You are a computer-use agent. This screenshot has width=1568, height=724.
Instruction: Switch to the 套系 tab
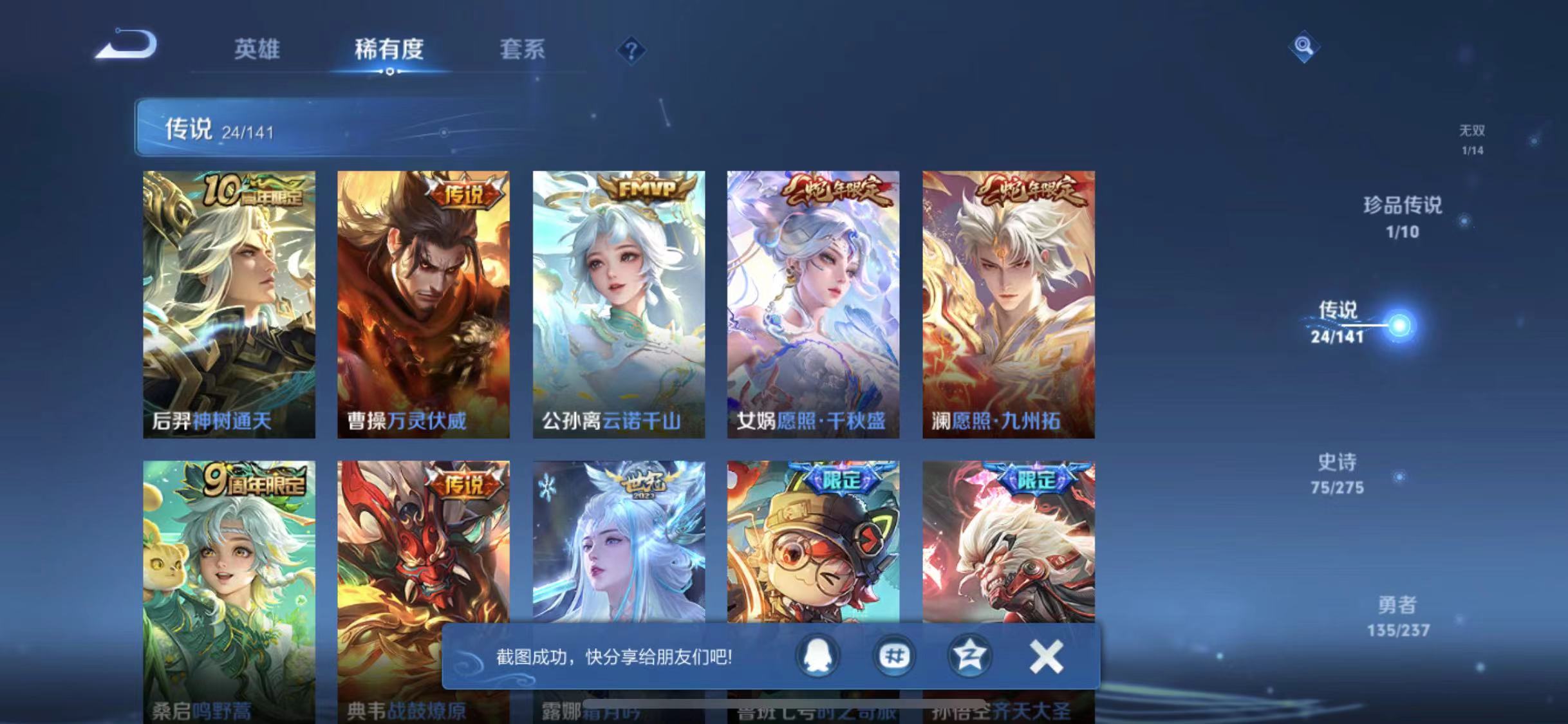[524, 50]
